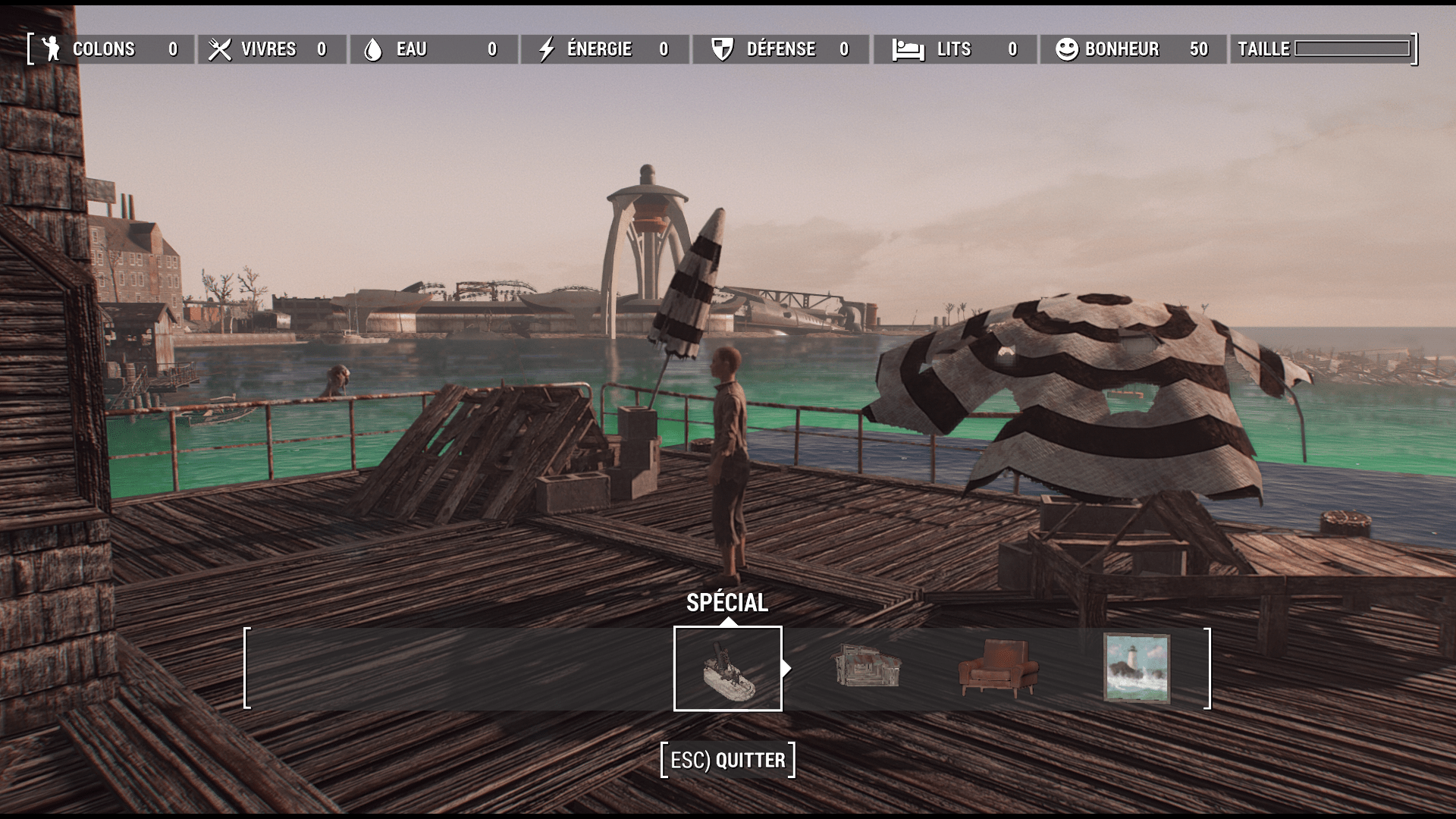Viewport: 1456px width, 819px height.
Task: Choose the wooden shack structures category
Action: (866, 667)
